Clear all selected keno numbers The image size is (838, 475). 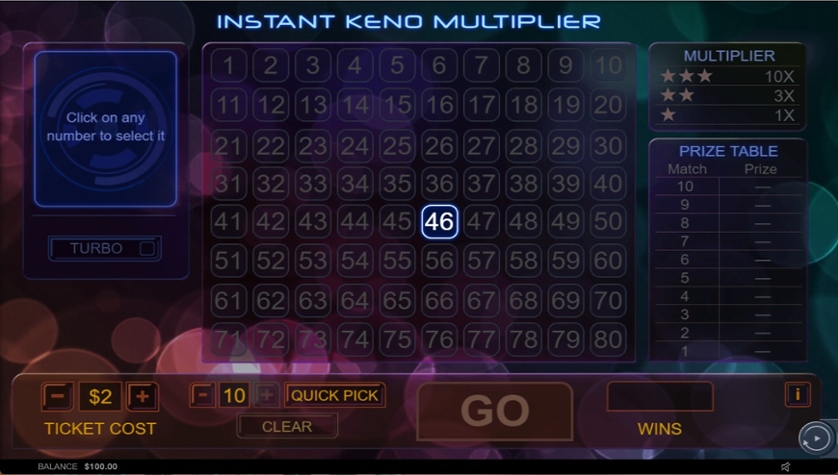(287, 426)
